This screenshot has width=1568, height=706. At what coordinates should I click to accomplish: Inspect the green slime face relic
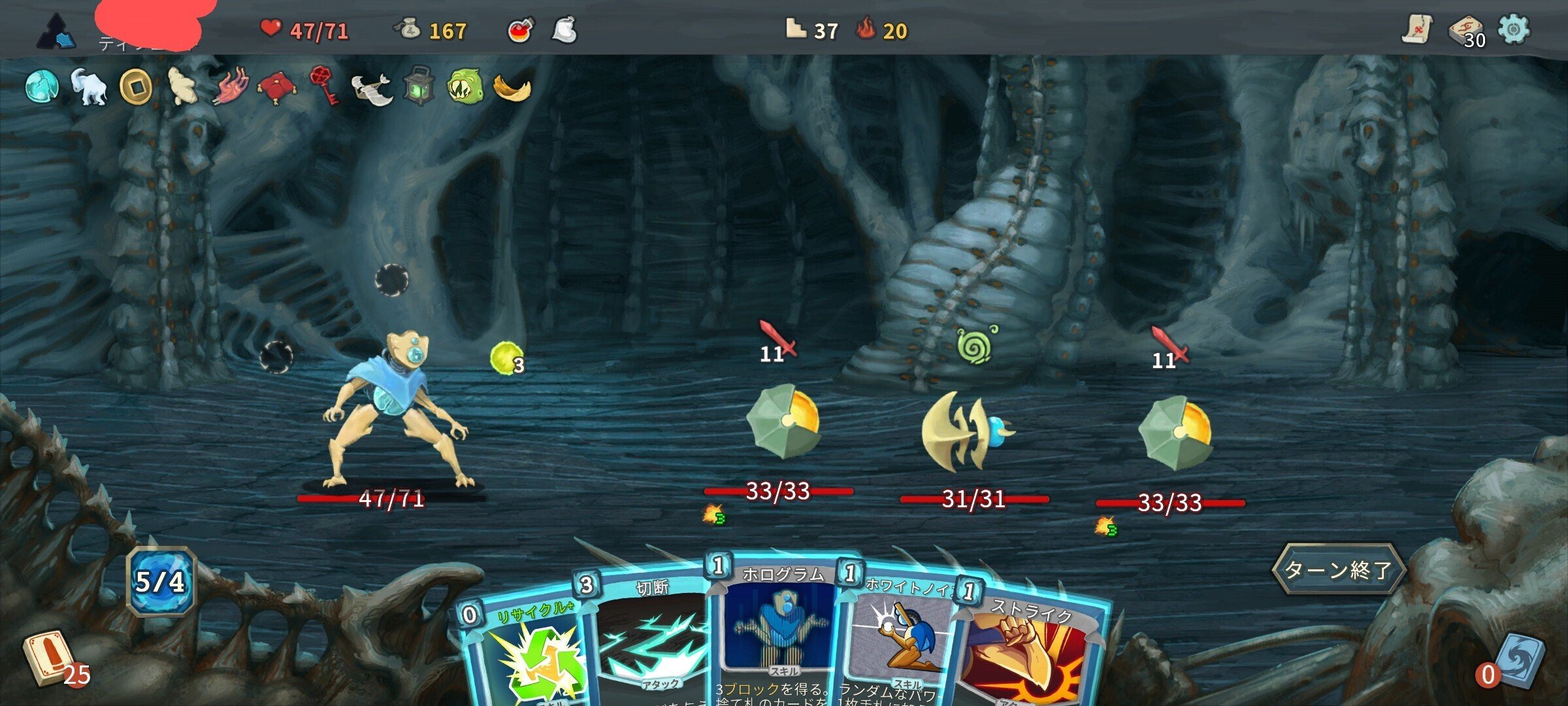click(465, 86)
